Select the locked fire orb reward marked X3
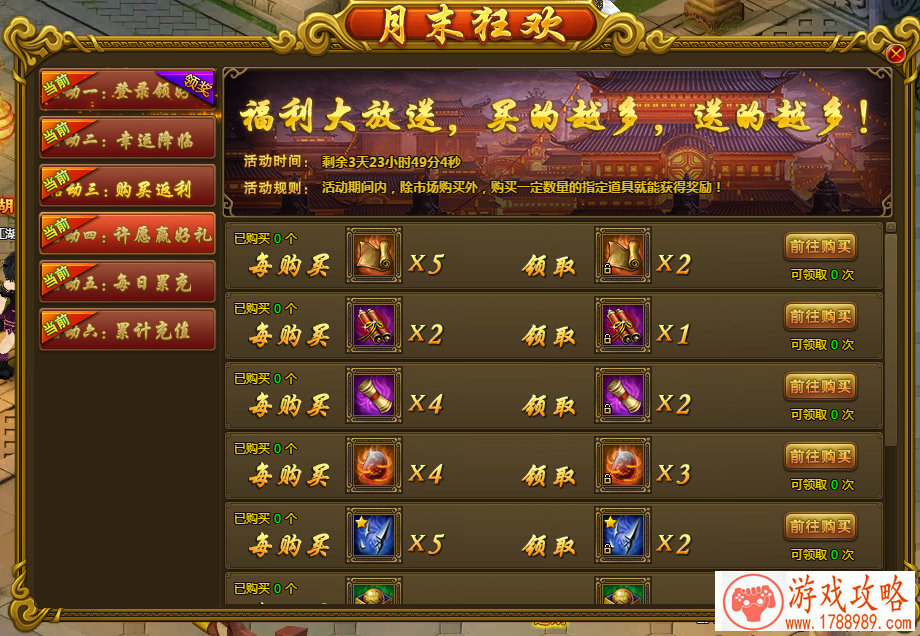Screen dimensions: 920x636 [x=622, y=465]
